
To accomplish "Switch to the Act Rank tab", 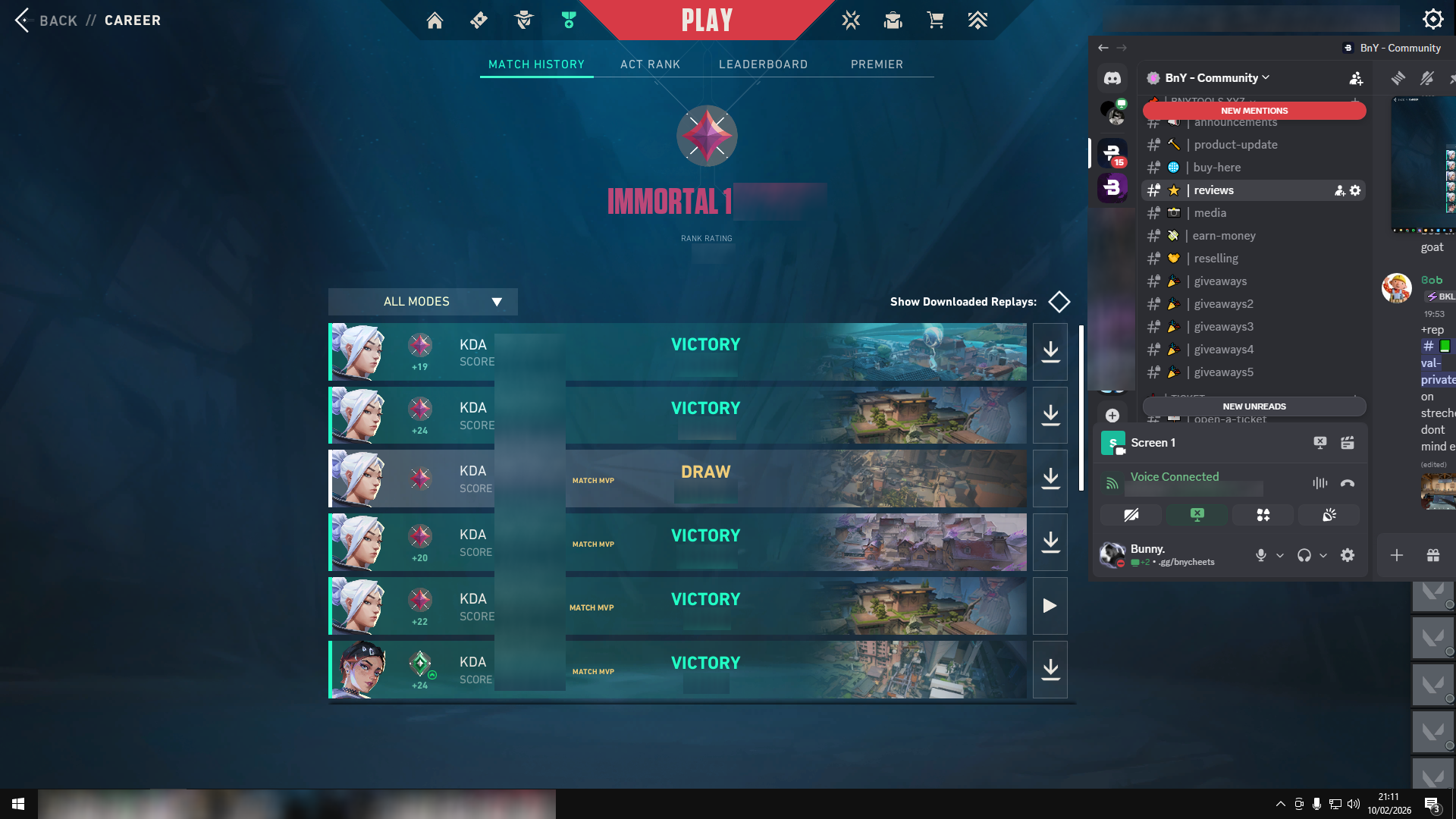I will [650, 64].
